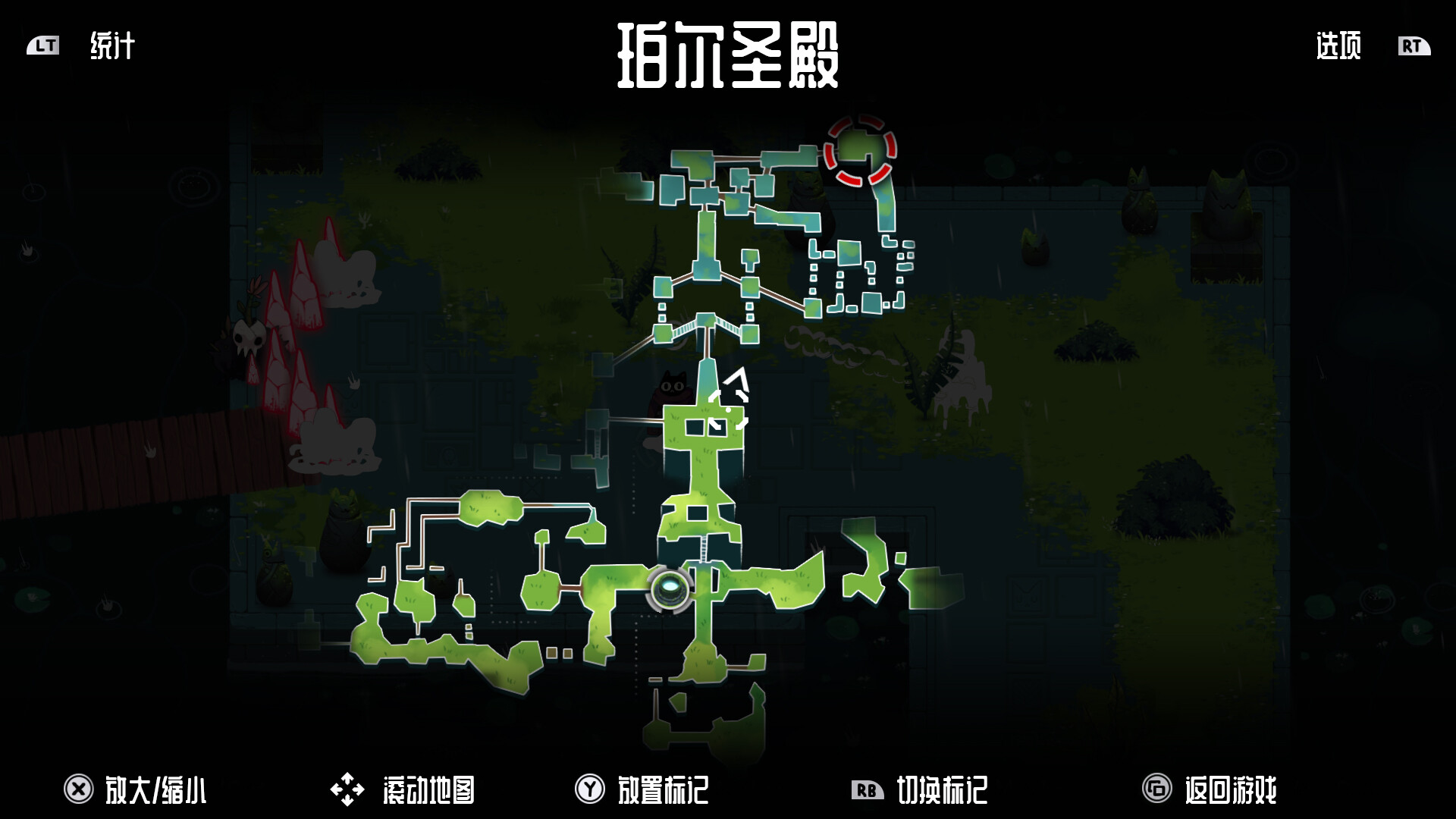
Task: Click the RT shoulder button icon
Action: coord(1412,47)
